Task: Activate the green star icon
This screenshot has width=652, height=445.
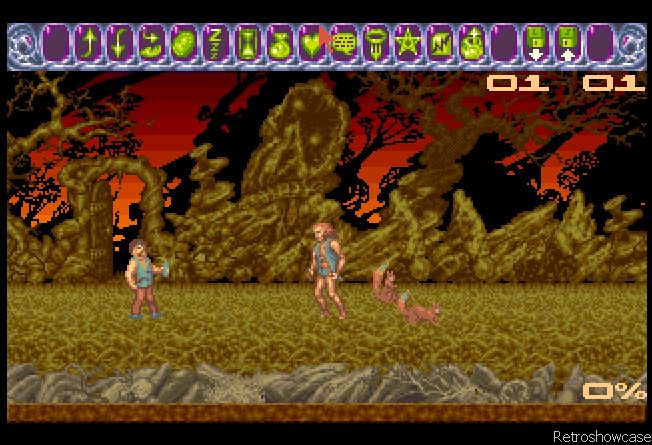Action: (x=408, y=44)
